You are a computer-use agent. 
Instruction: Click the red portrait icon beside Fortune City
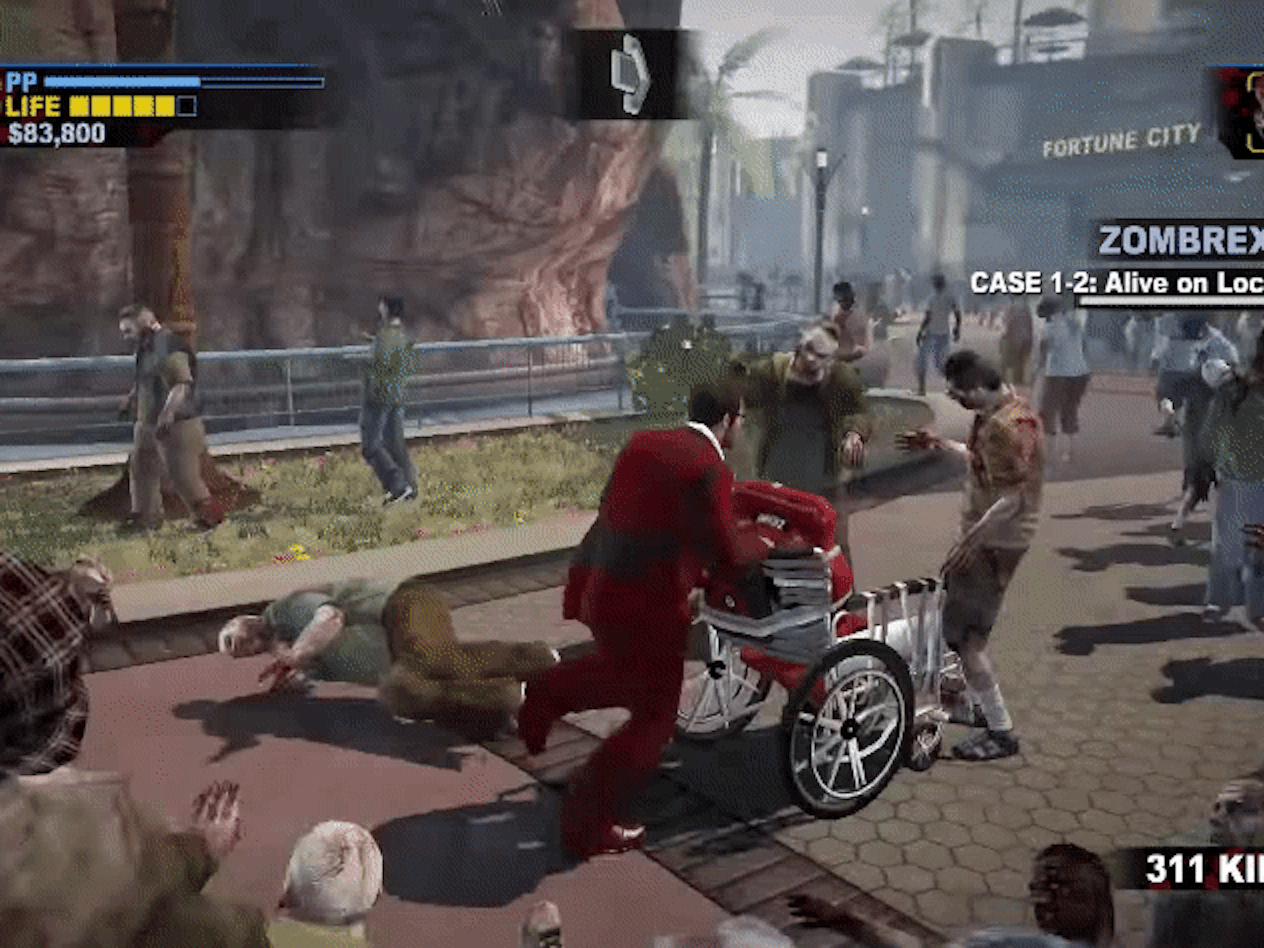1241,112
